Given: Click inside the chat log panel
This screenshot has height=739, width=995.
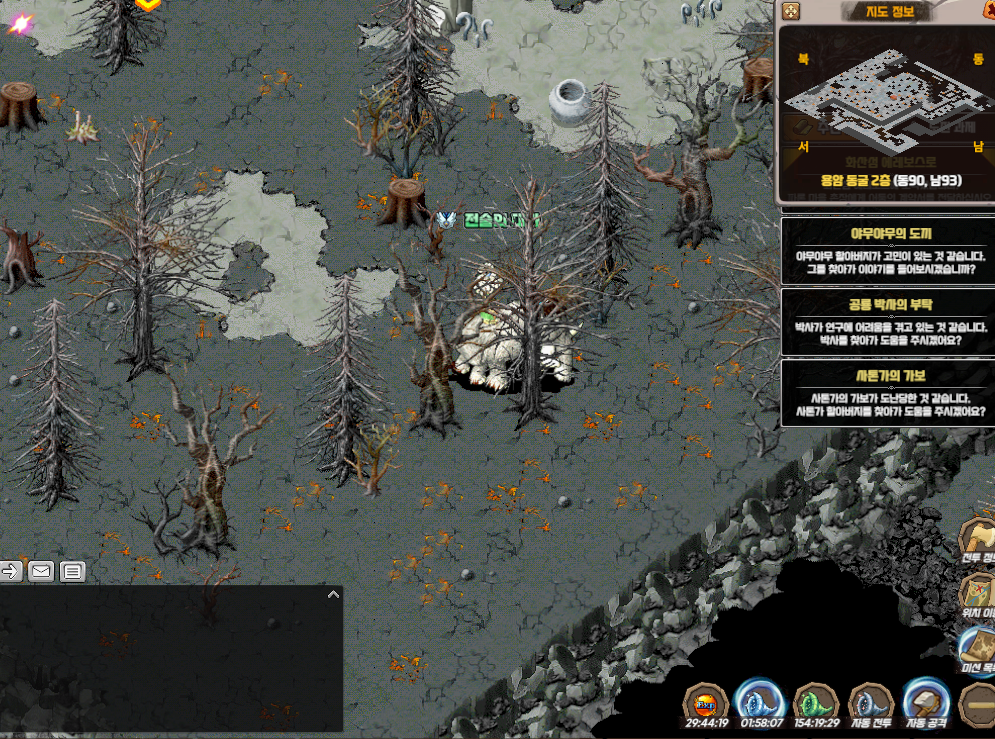Looking at the screenshot, I should click(x=170, y=660).
